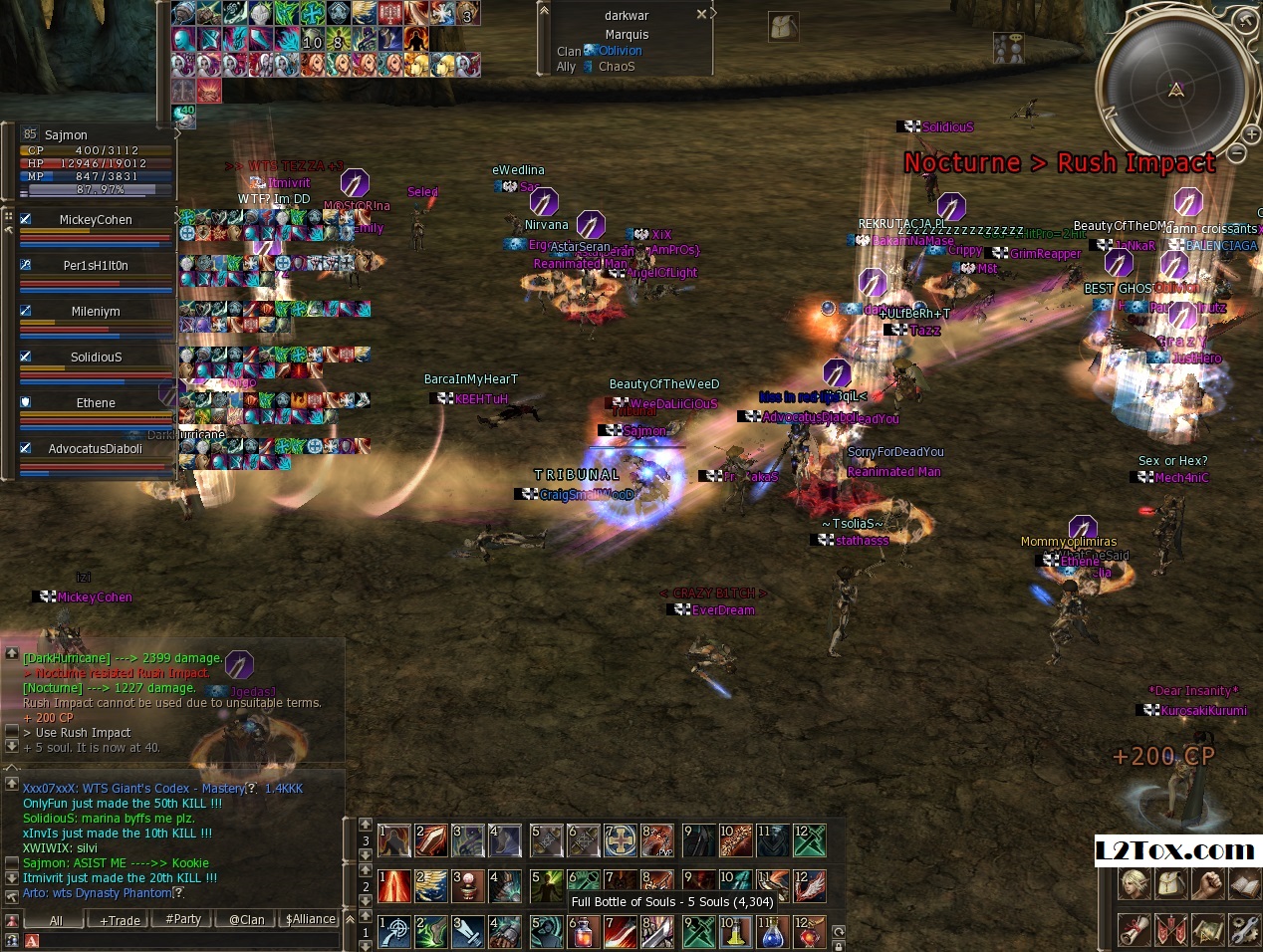
Task: Open the world map scroll icon
Action: point(1207,930)
